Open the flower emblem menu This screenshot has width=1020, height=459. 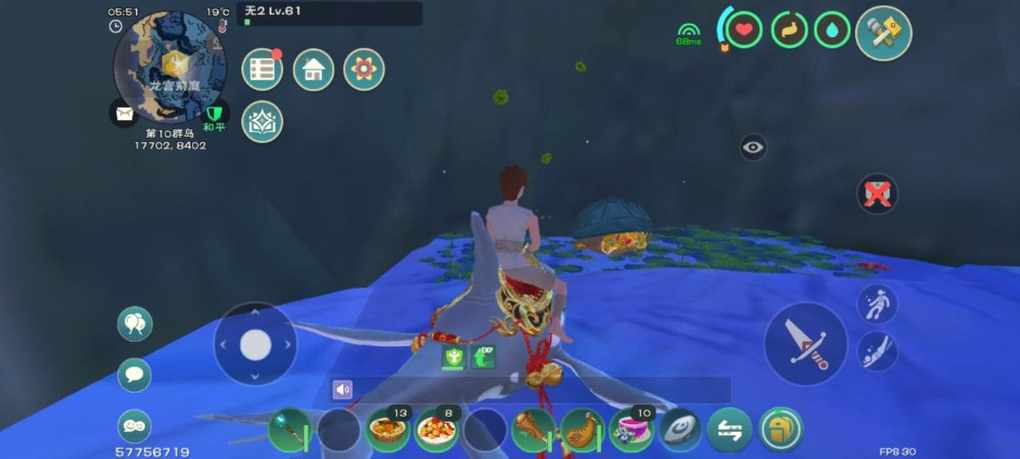tap(364, 69)
